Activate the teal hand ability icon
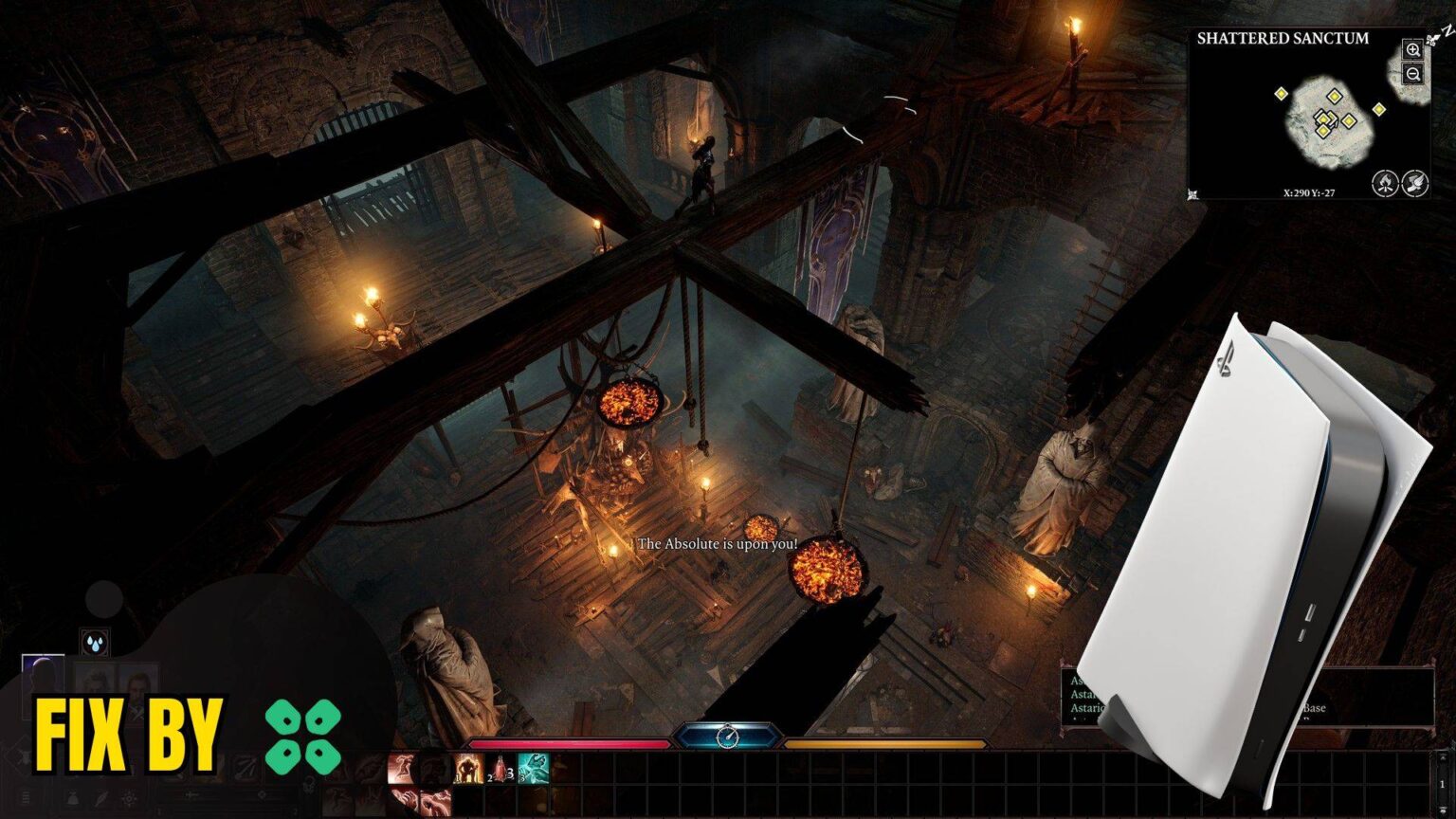The width and height of the screenshot is (1456, 819). pyautogui.click(x=534, y=768)
